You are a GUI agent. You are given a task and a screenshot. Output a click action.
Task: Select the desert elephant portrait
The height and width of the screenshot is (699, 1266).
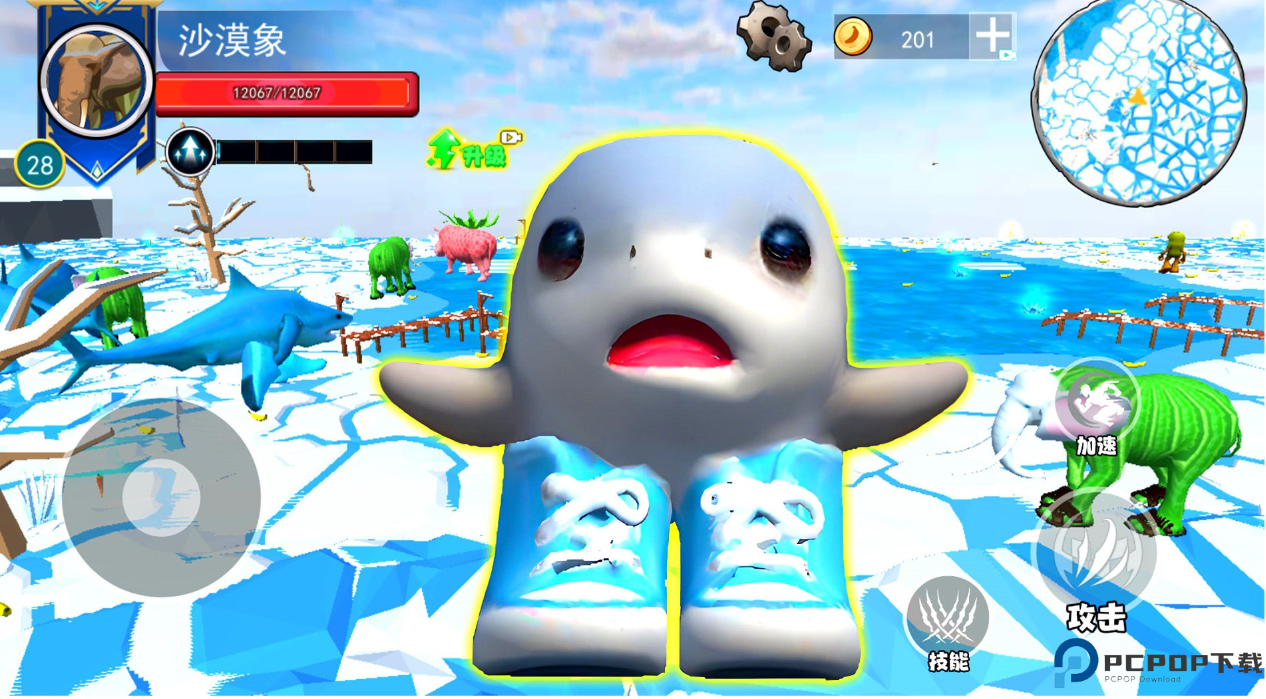pos(96,80)
